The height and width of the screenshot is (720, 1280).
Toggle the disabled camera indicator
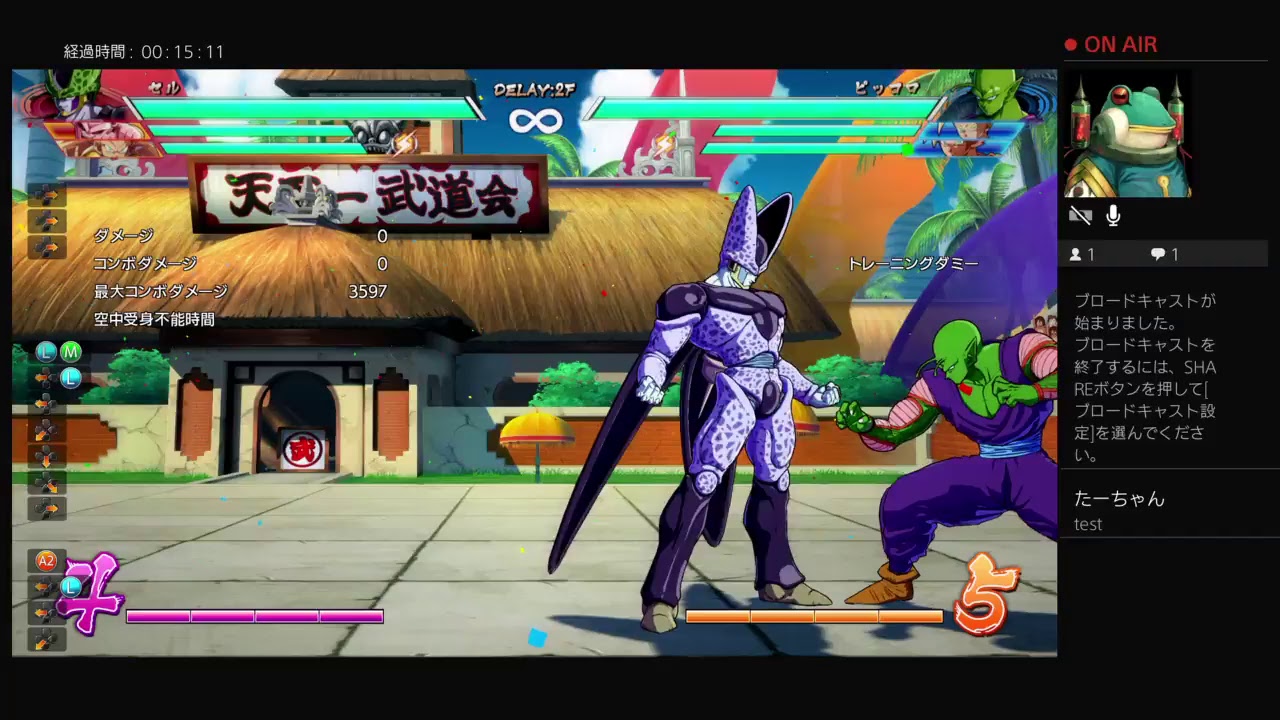point(1081,214)
